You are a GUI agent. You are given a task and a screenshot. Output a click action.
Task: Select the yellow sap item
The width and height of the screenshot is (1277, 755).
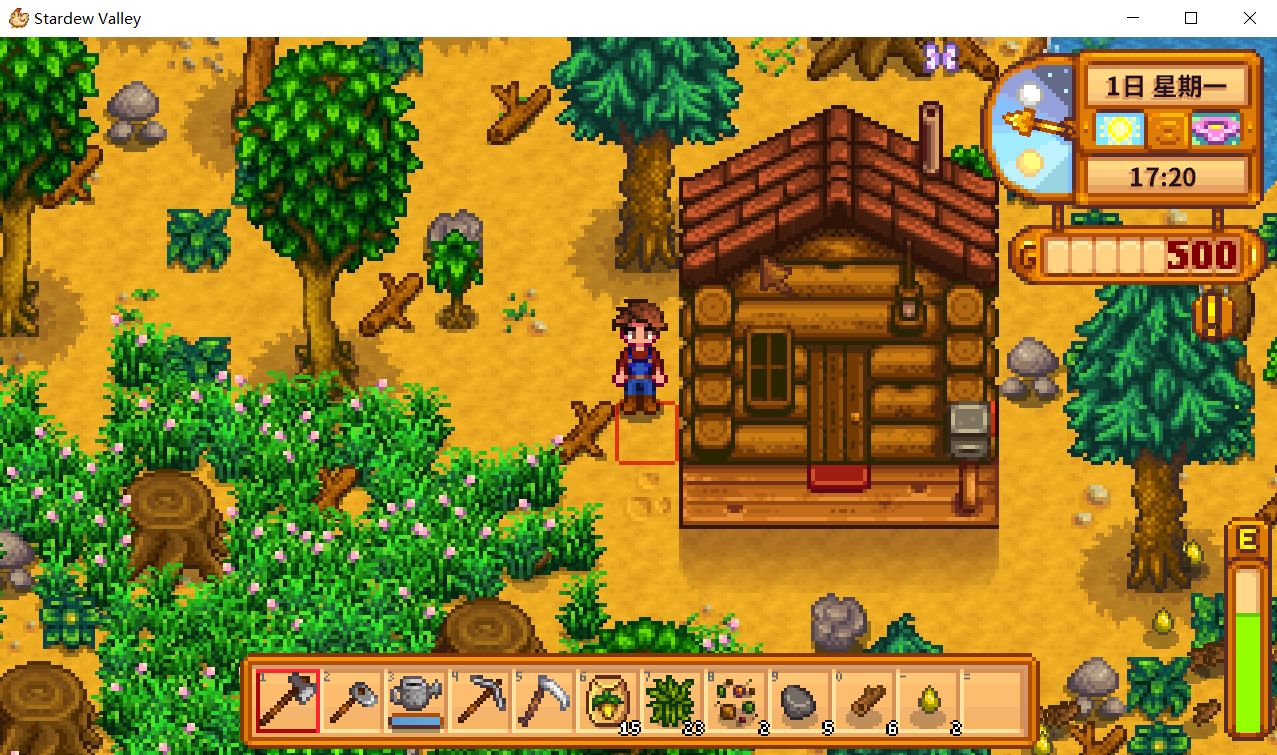click(x=928, y=701)
